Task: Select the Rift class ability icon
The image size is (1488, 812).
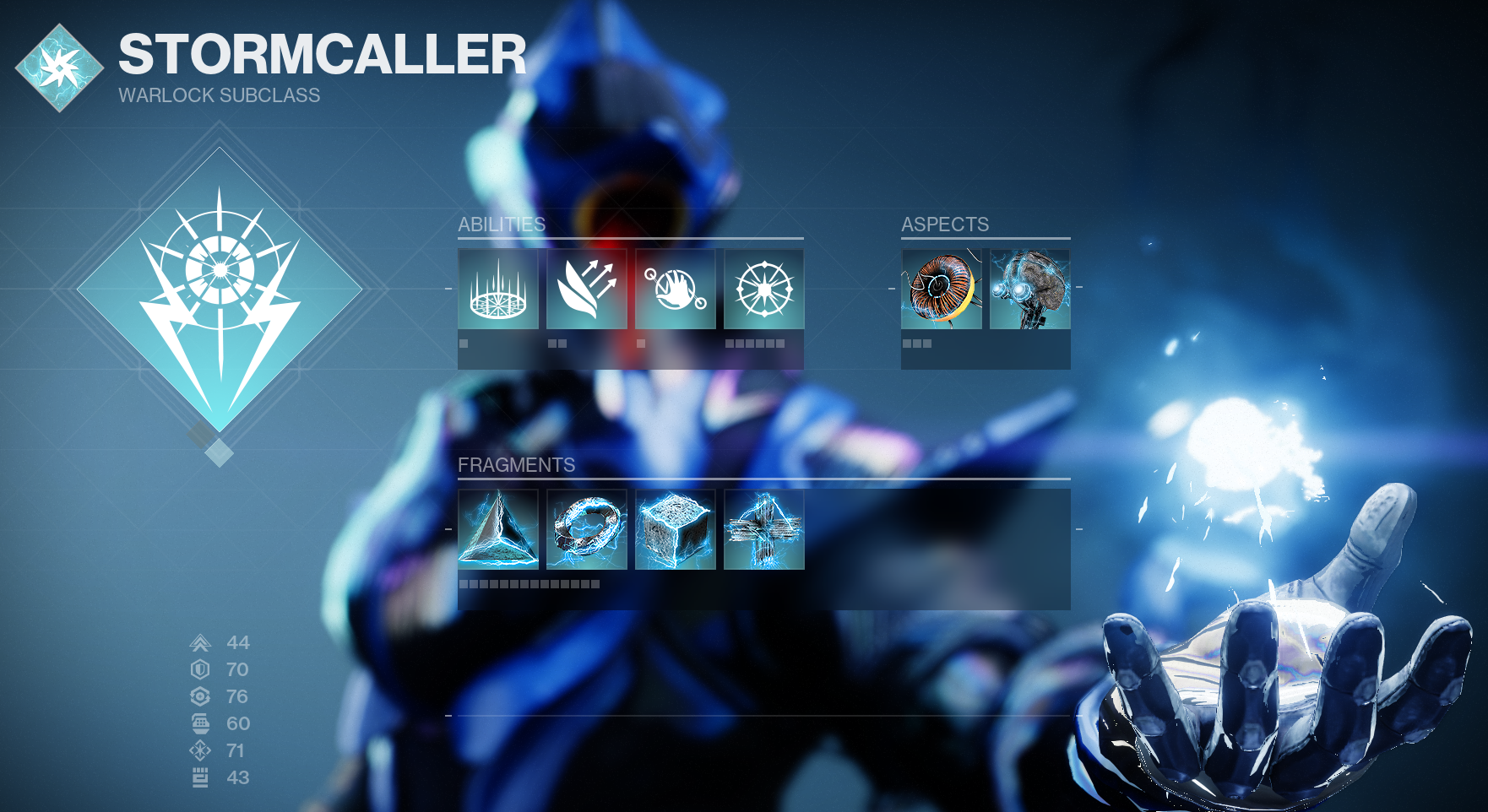Action: pyautogui.click(x=497, y=290)
